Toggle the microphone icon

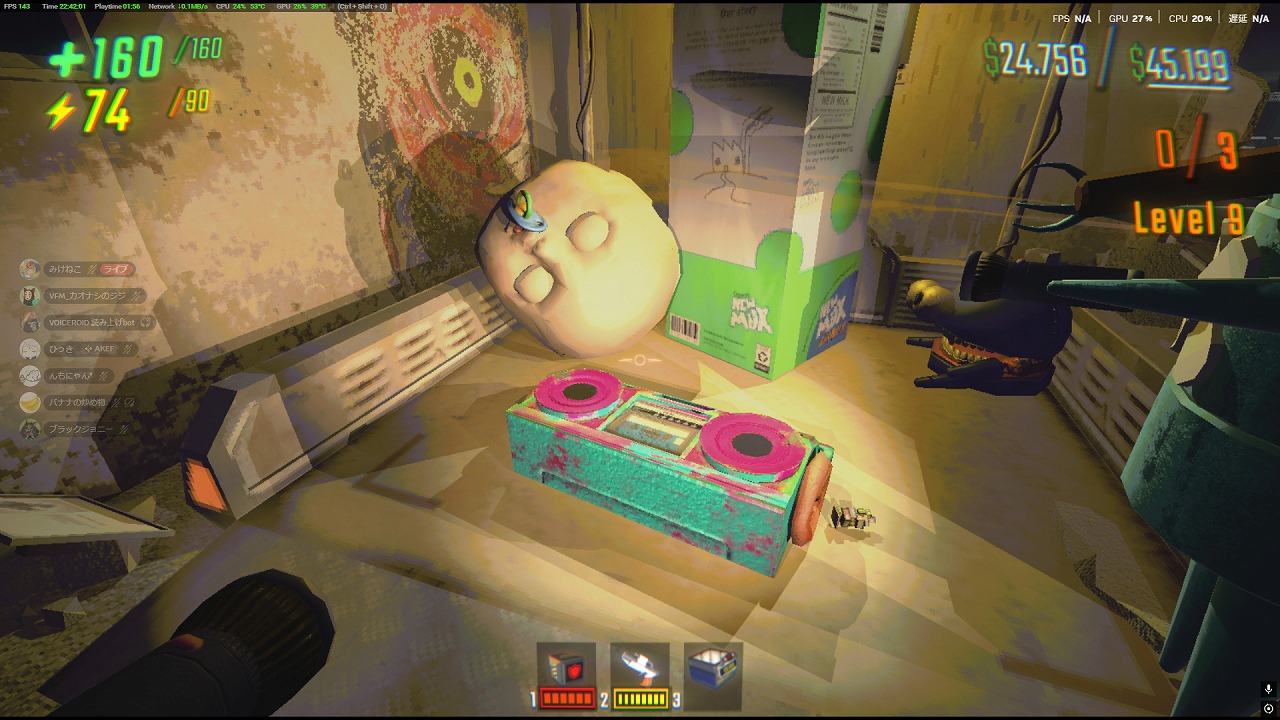point(1268,690)
